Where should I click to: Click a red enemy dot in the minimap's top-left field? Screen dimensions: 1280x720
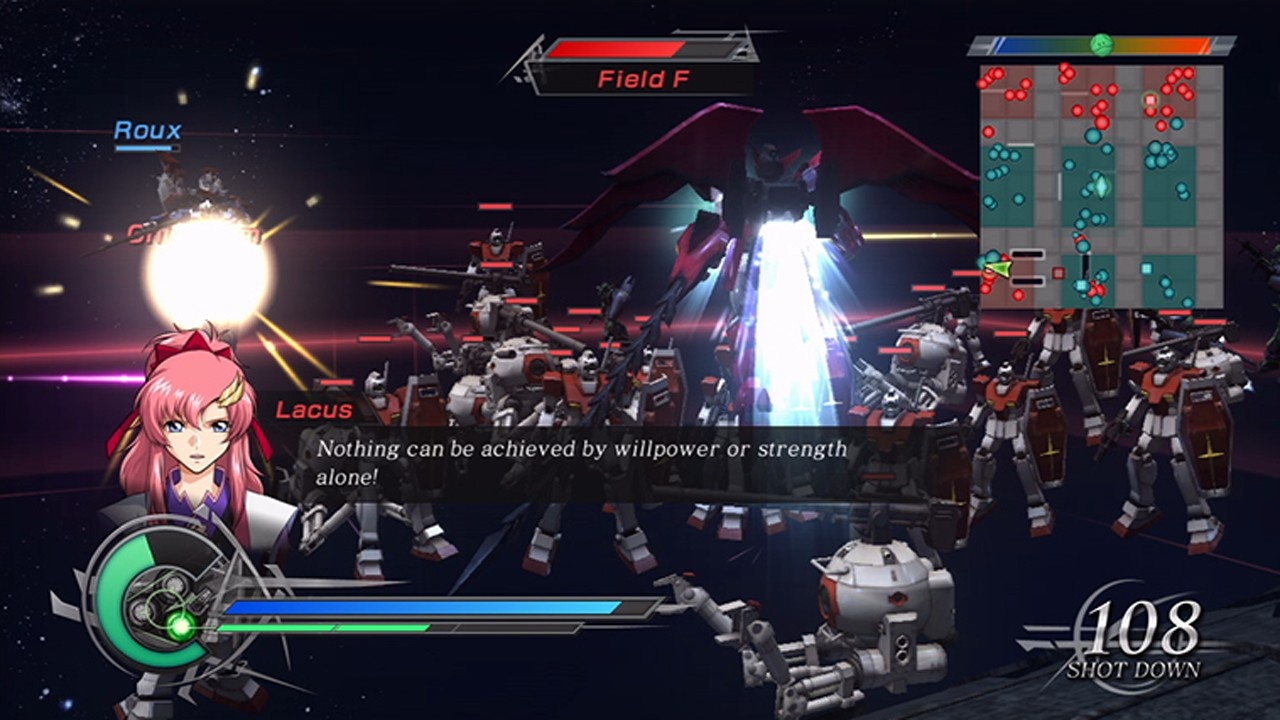click(x=998, y=72)
